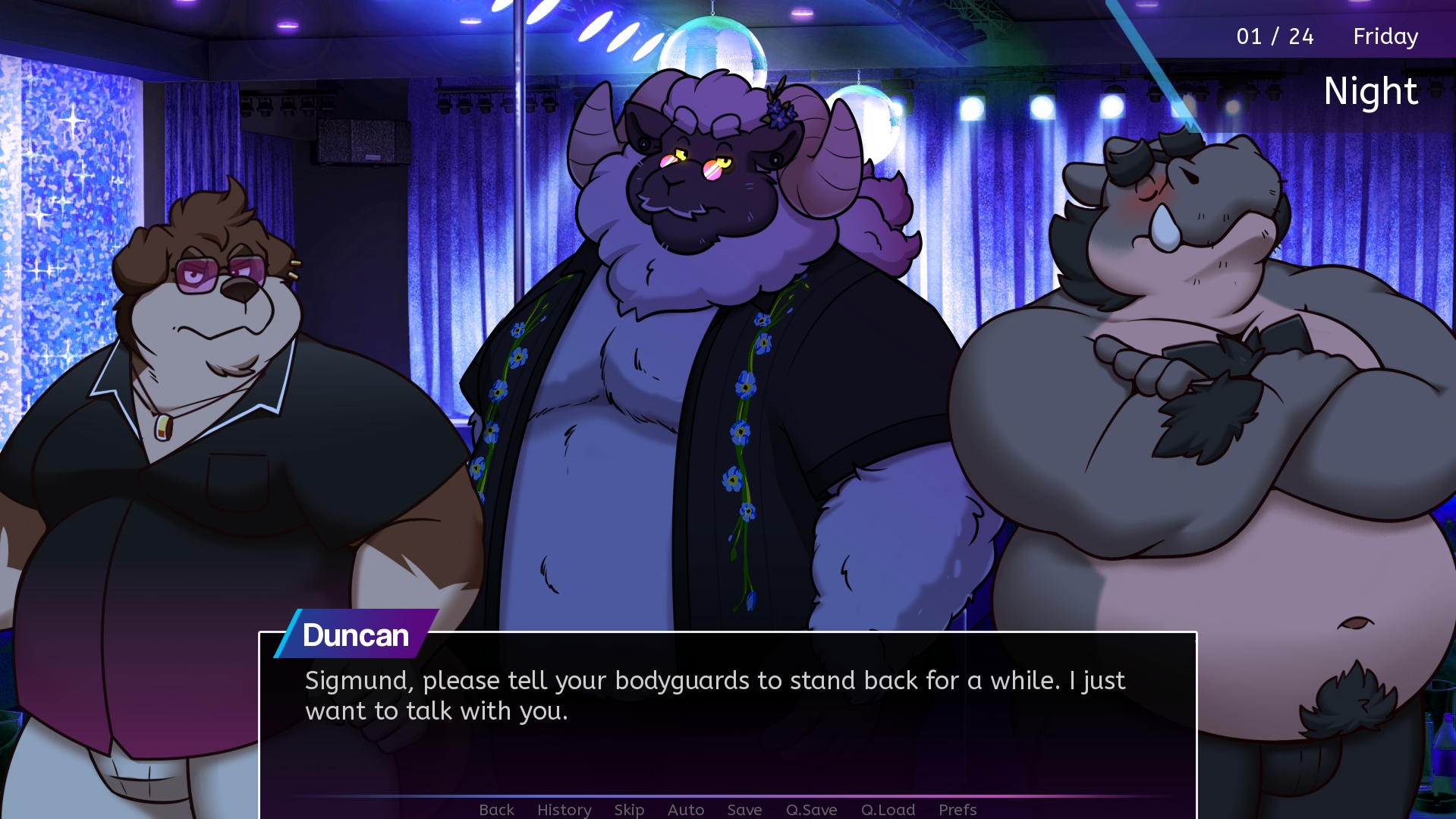Screen dimensions: 1456x819
Task: Quick save with Q.Save
Action: pyautogui.click(x=811, y=809)
